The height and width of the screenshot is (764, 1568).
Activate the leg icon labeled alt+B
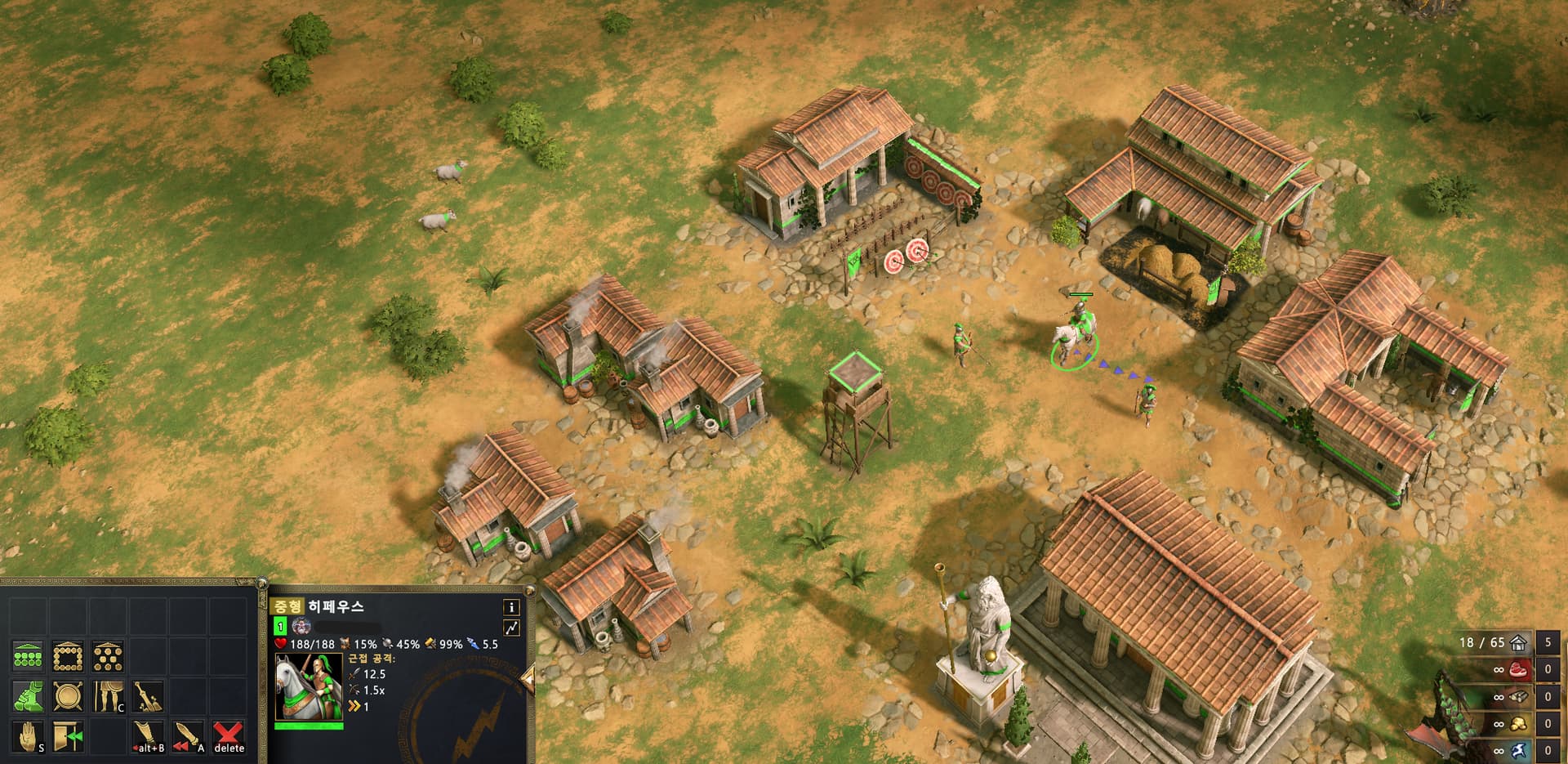148,736
